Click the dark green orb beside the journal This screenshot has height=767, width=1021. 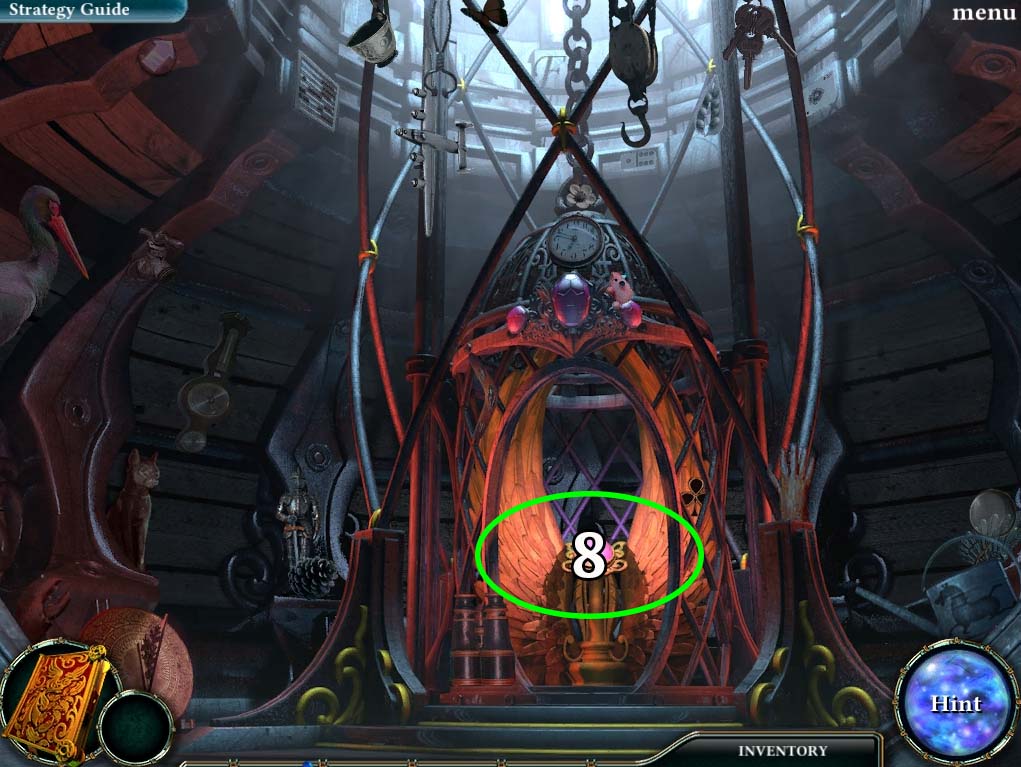136,727
